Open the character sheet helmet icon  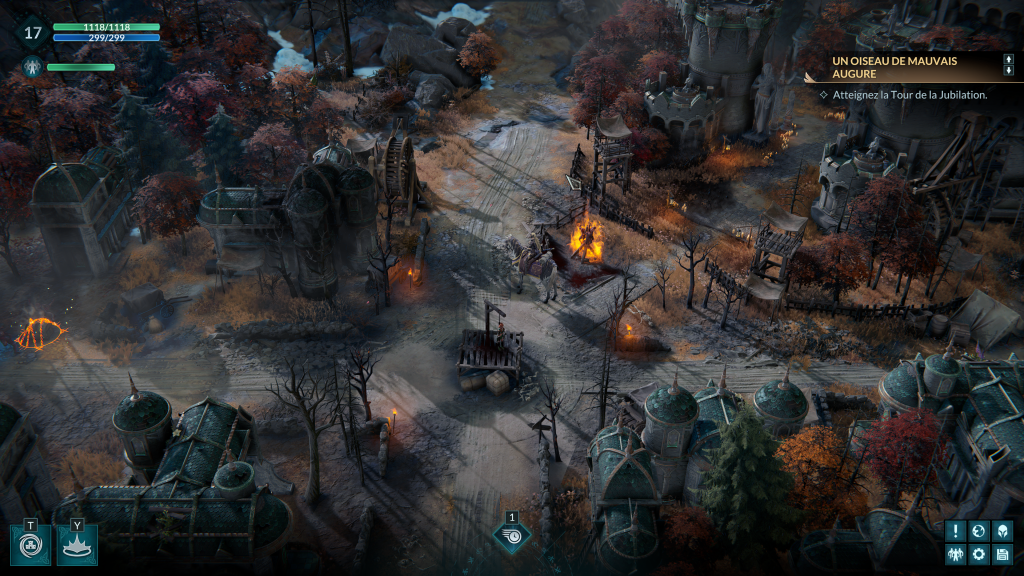coord(1002,531)
